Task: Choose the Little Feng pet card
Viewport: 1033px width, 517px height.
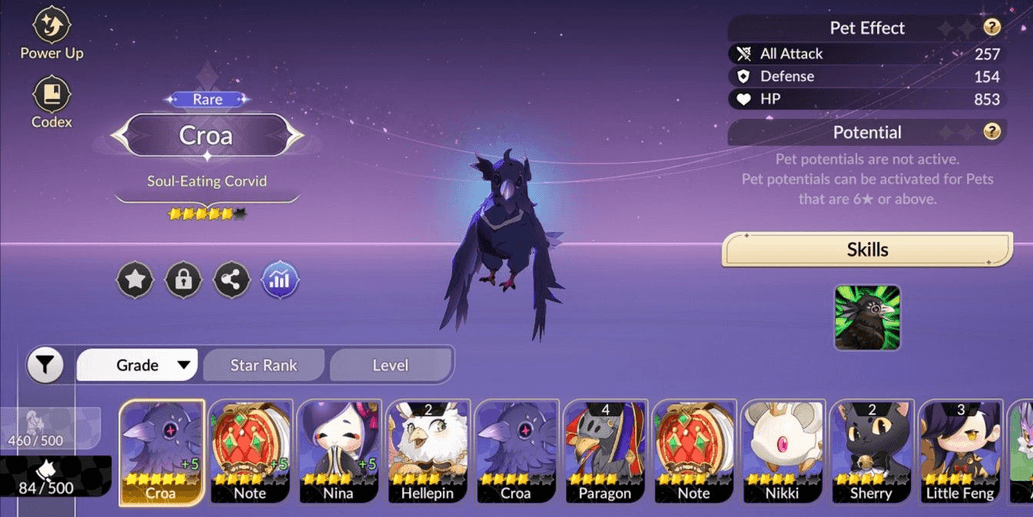Action: (960, 450)
